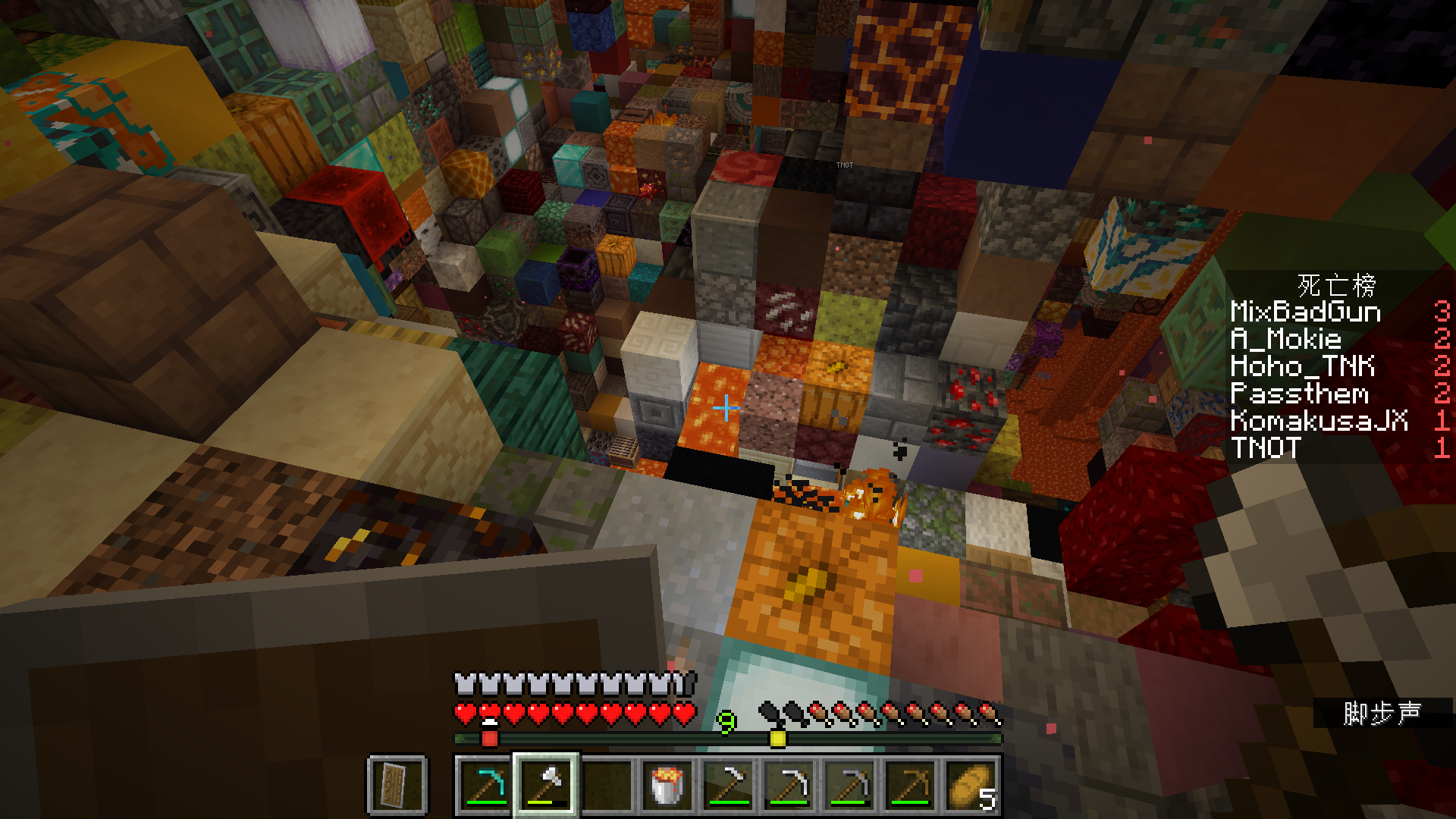Choose the iron axe in the hotbar
Image resolution: width=1456 pixels, height=819 pixels.
[546, 785]
